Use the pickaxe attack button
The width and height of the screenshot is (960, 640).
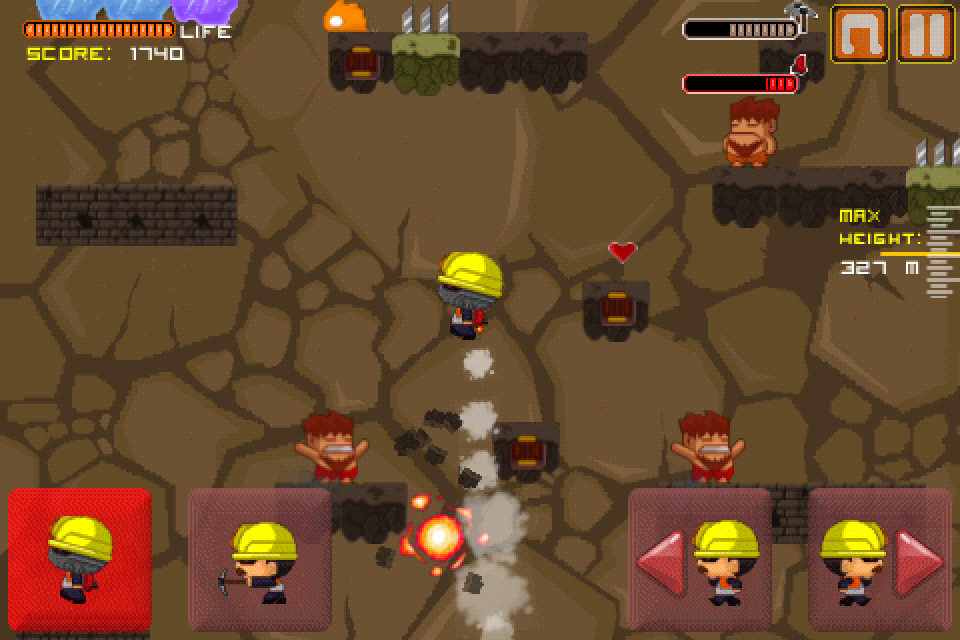[260, 559]
